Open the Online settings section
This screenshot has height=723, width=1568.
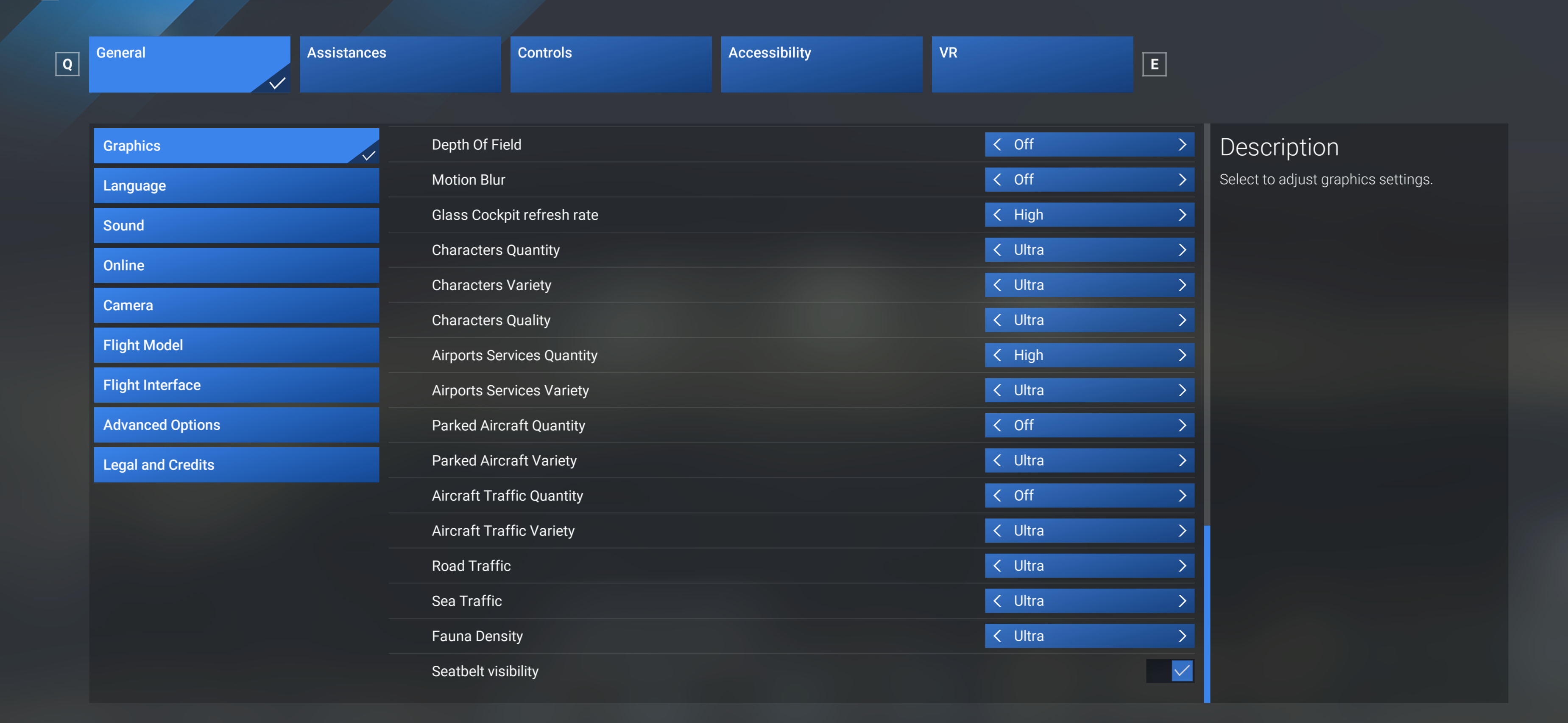(236, 266)
